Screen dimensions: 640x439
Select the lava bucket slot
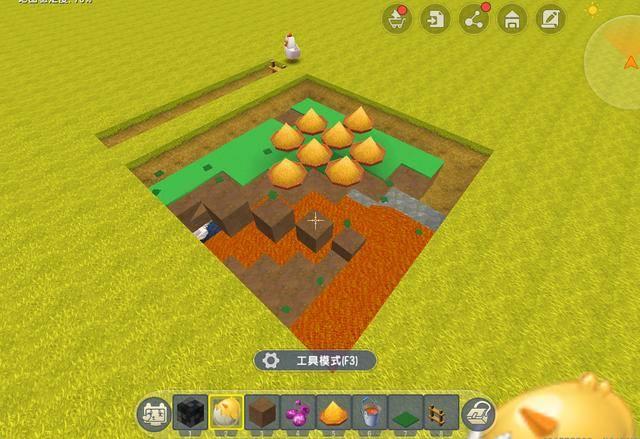pyautogui.click(x=369, y=411)
